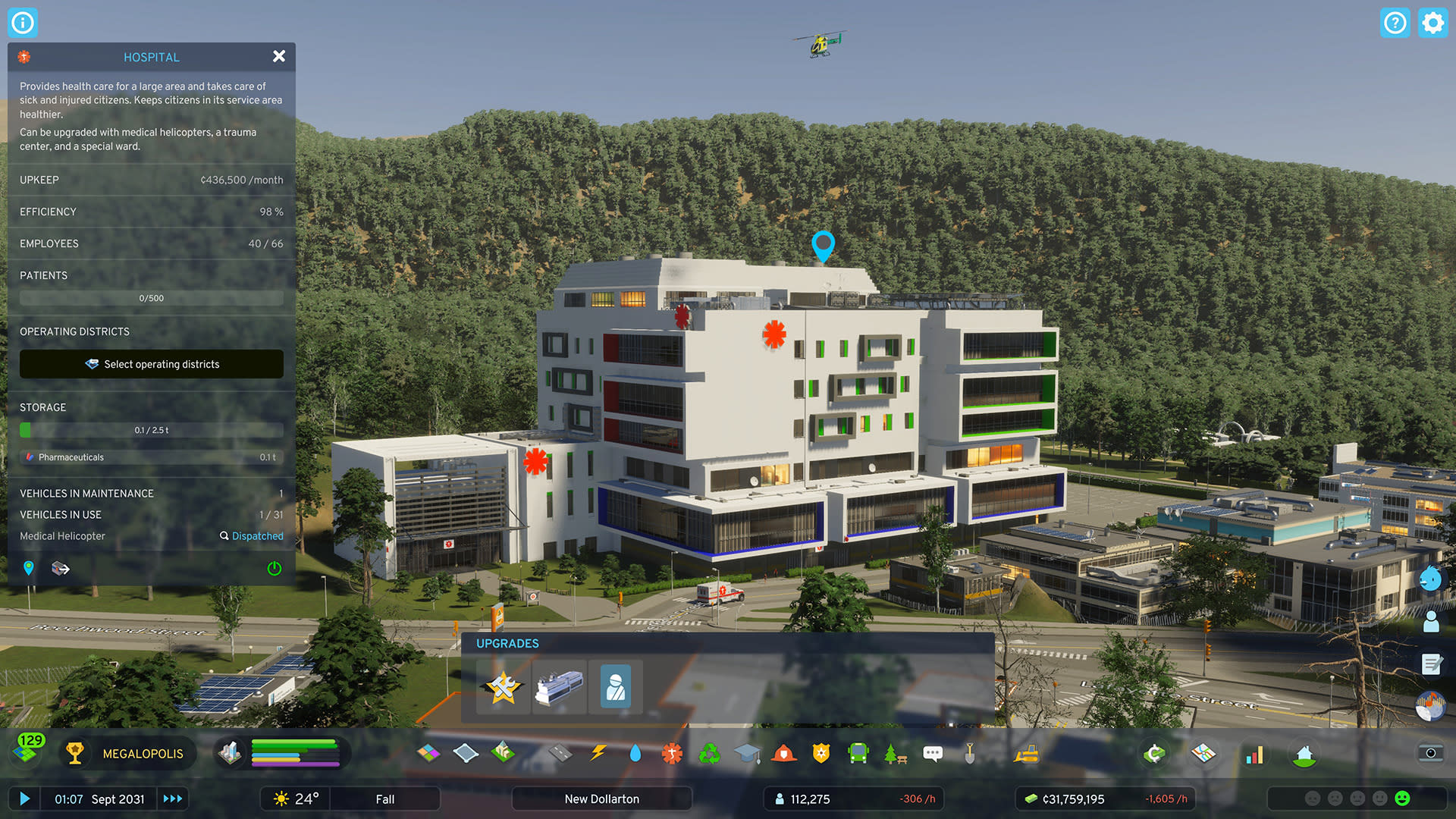Viewport: 1456px width, 819px height.
Task: Open the City Statistics bar chart panel
Action: point(1254,755)
